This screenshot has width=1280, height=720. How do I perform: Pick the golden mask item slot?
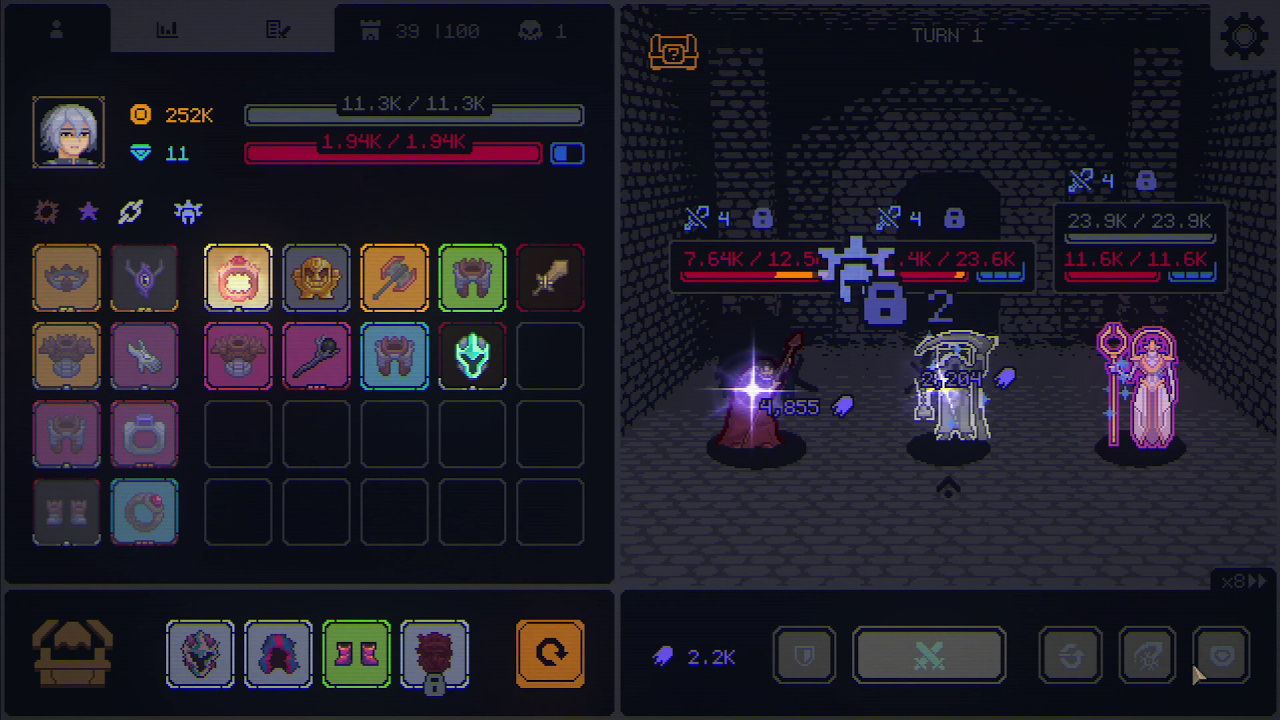(316, 278)
